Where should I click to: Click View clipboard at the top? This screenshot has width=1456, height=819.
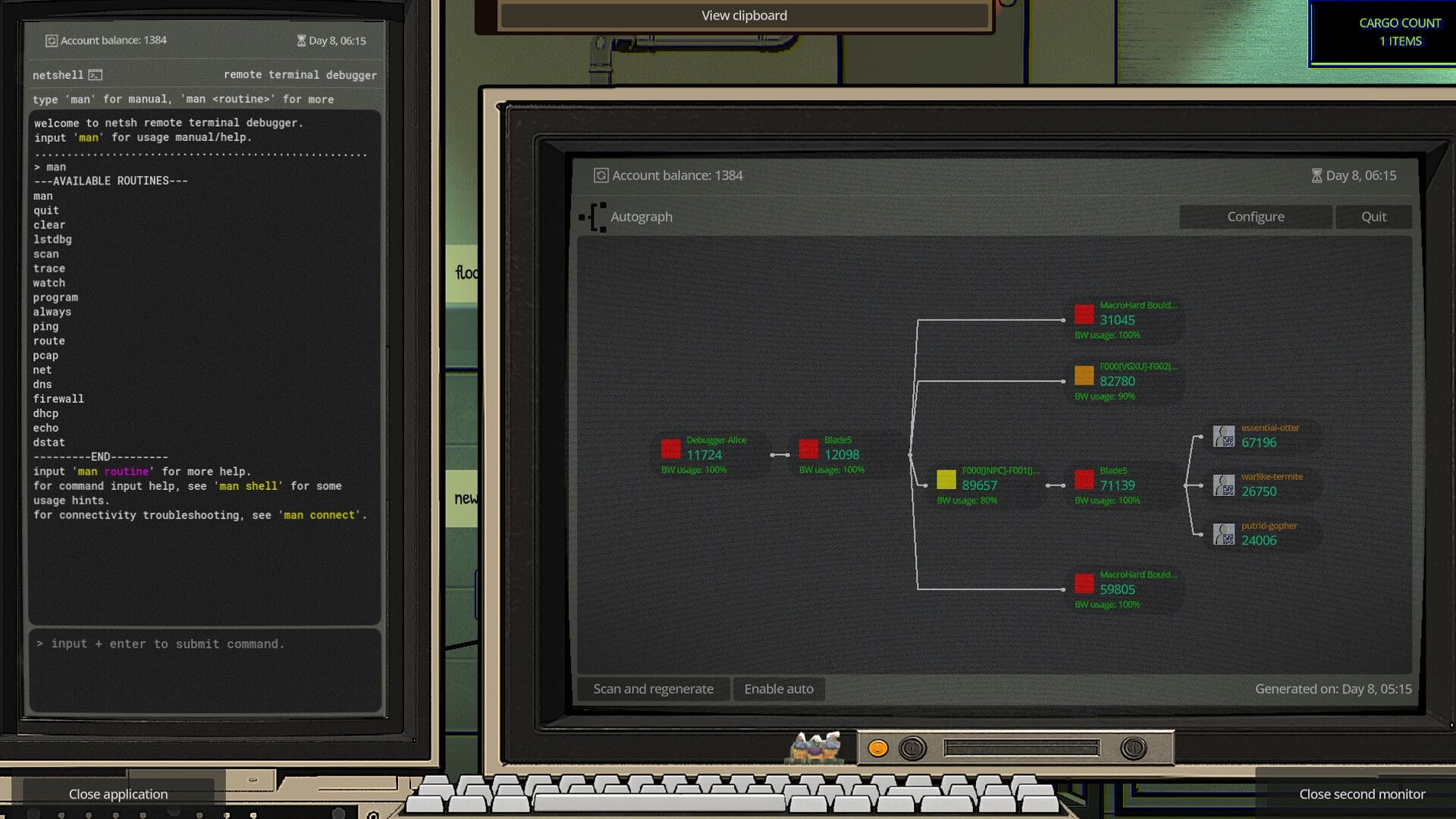click(744, 14)
